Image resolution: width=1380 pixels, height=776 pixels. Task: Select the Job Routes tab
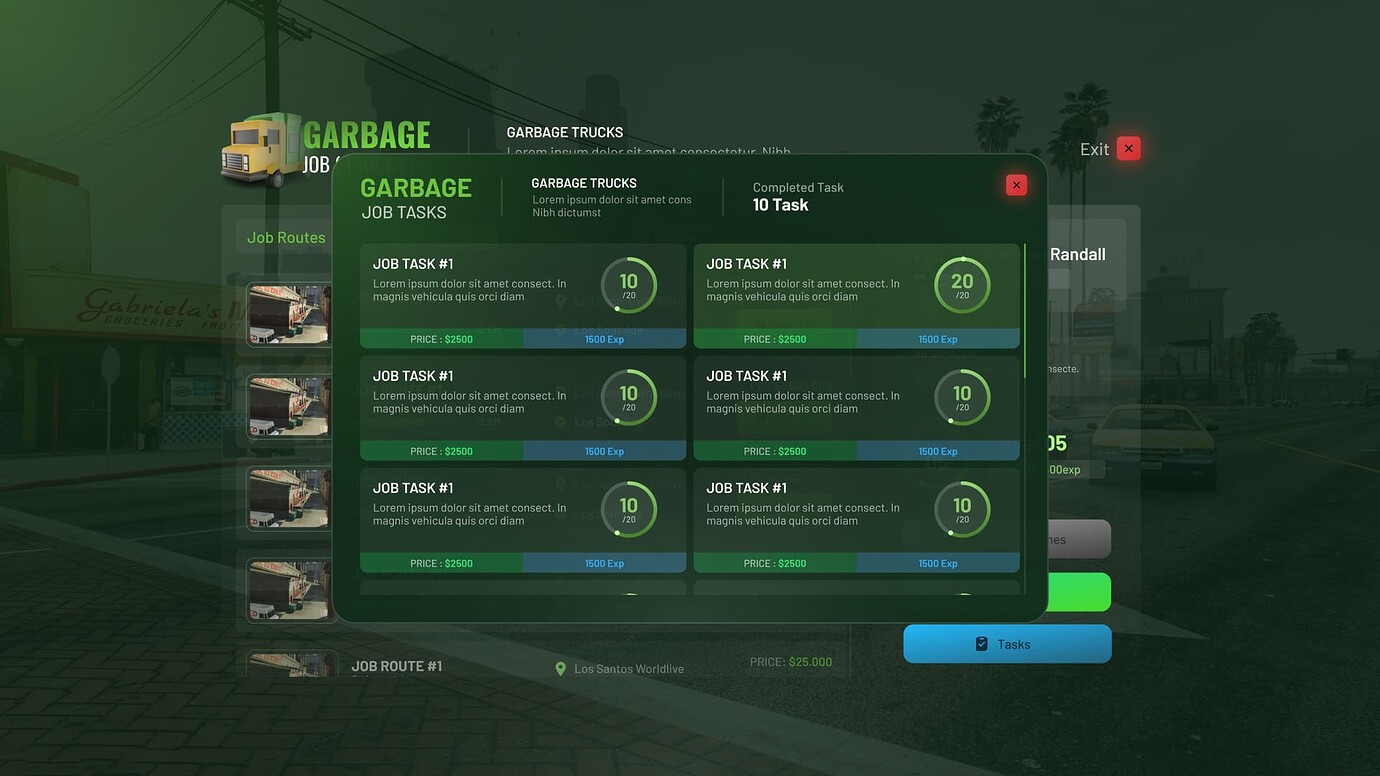click(x=286, y=237)
